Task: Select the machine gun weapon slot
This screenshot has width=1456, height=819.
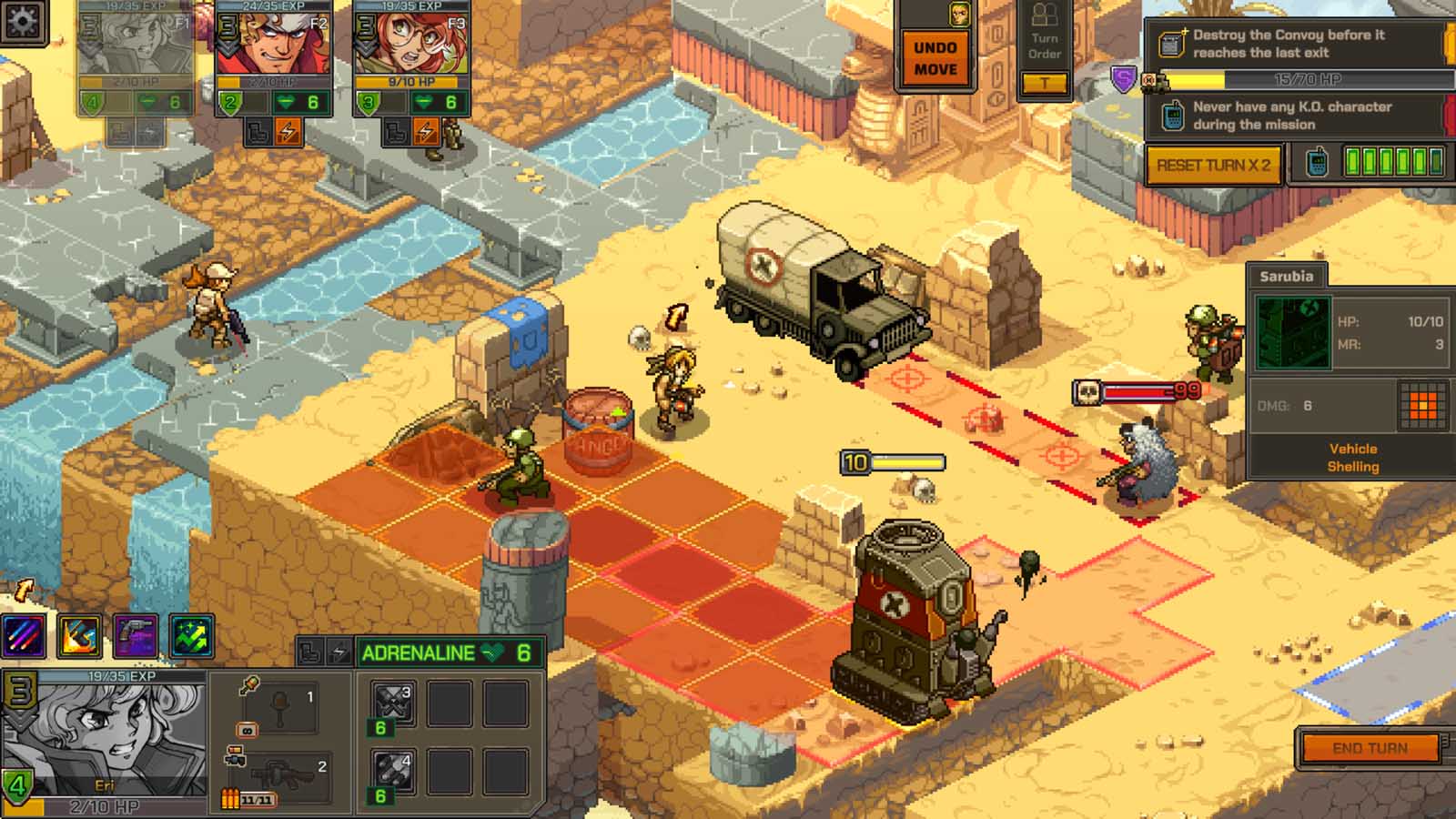Action: click(x=278, y=775)
